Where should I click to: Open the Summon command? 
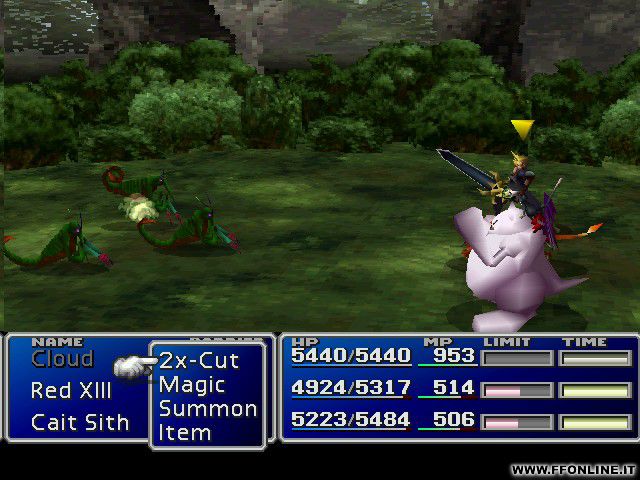(207, 409)
